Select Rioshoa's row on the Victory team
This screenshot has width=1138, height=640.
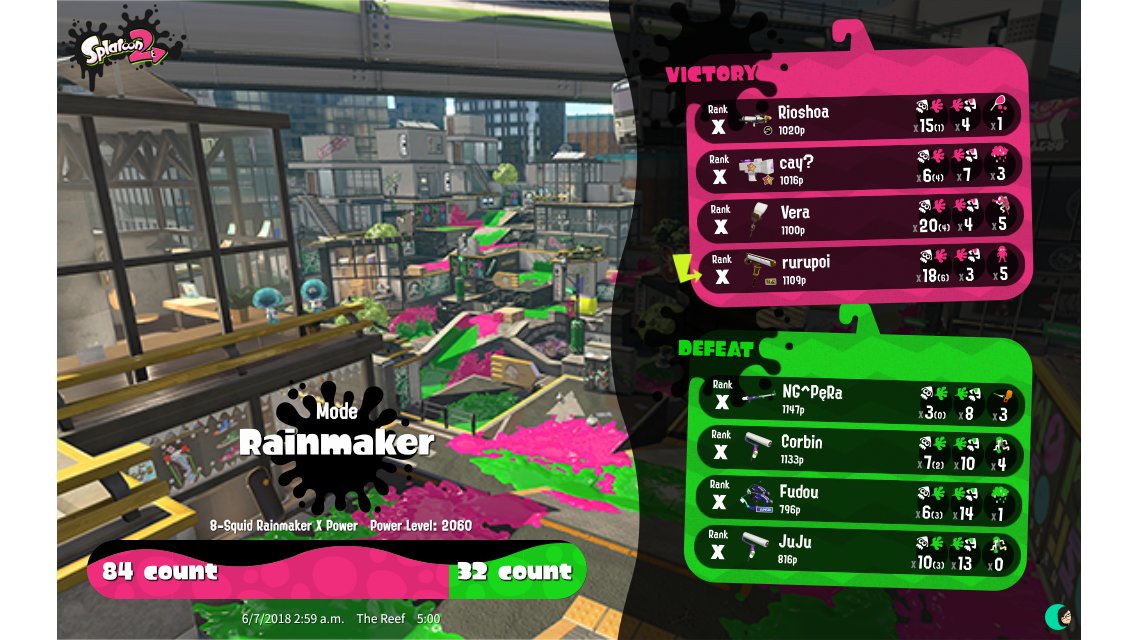point(858,117)
